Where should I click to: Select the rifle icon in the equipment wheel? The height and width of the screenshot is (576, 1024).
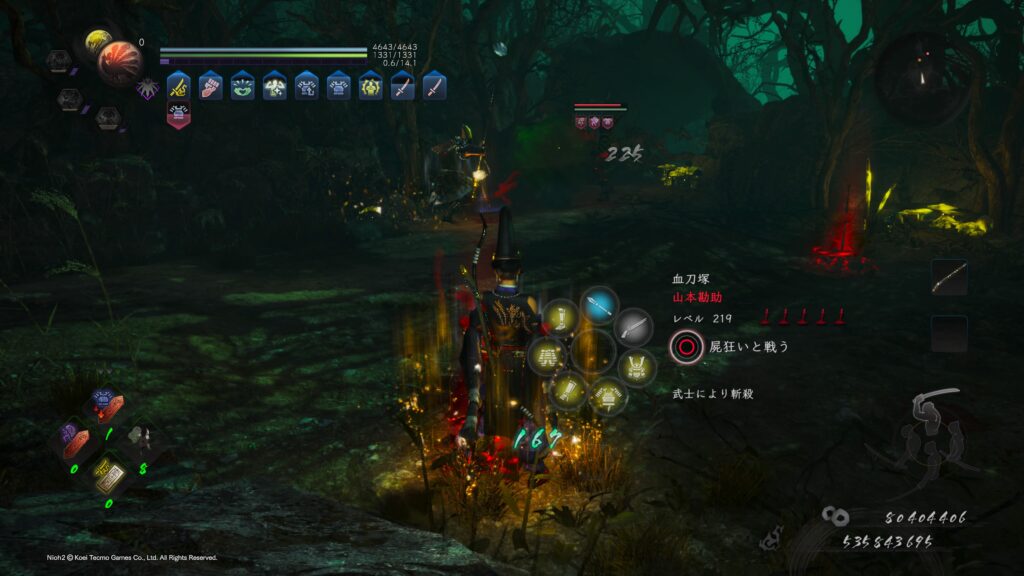coord(633,326)
